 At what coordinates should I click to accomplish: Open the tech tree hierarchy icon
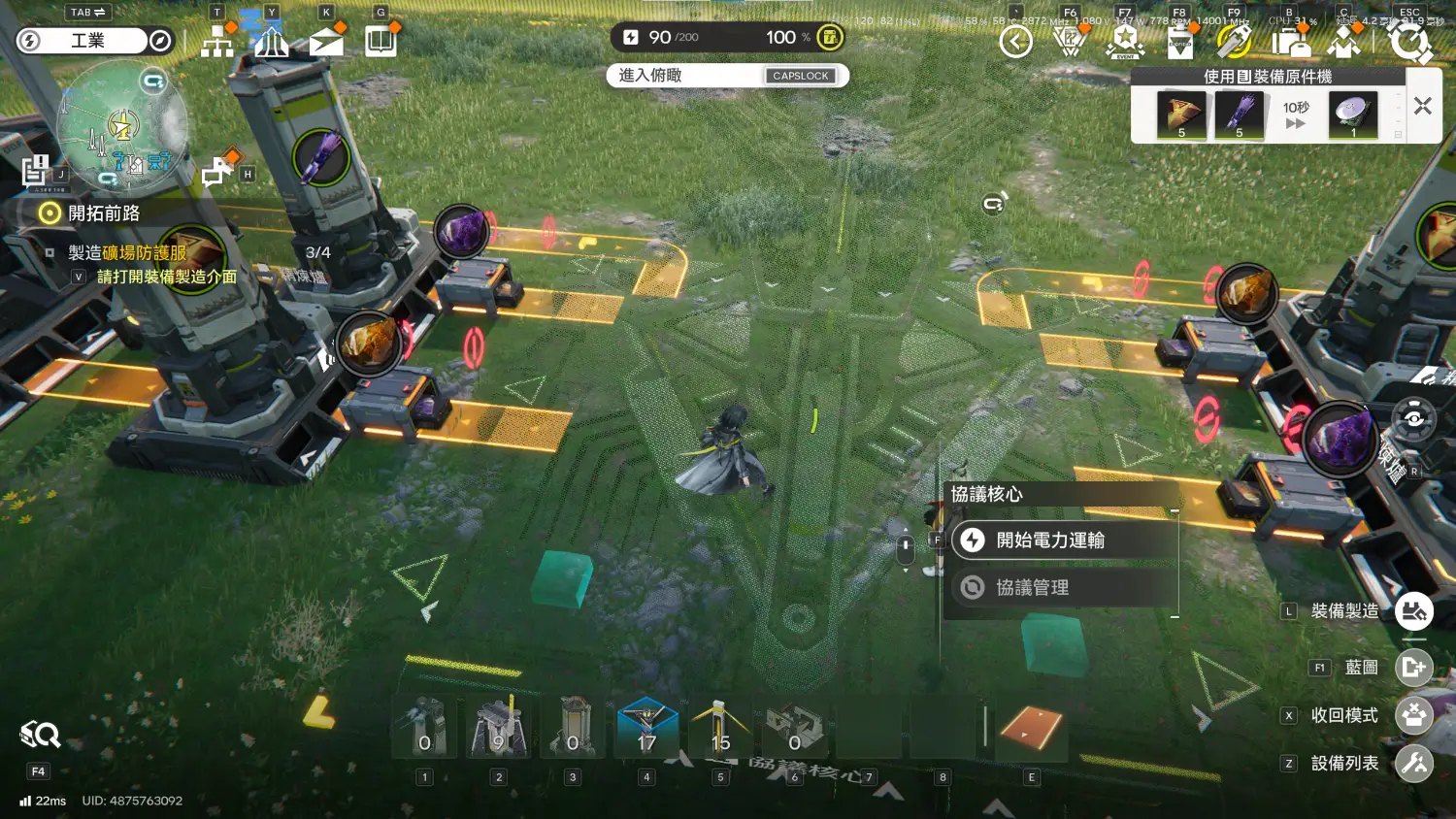tap(216, 42)
